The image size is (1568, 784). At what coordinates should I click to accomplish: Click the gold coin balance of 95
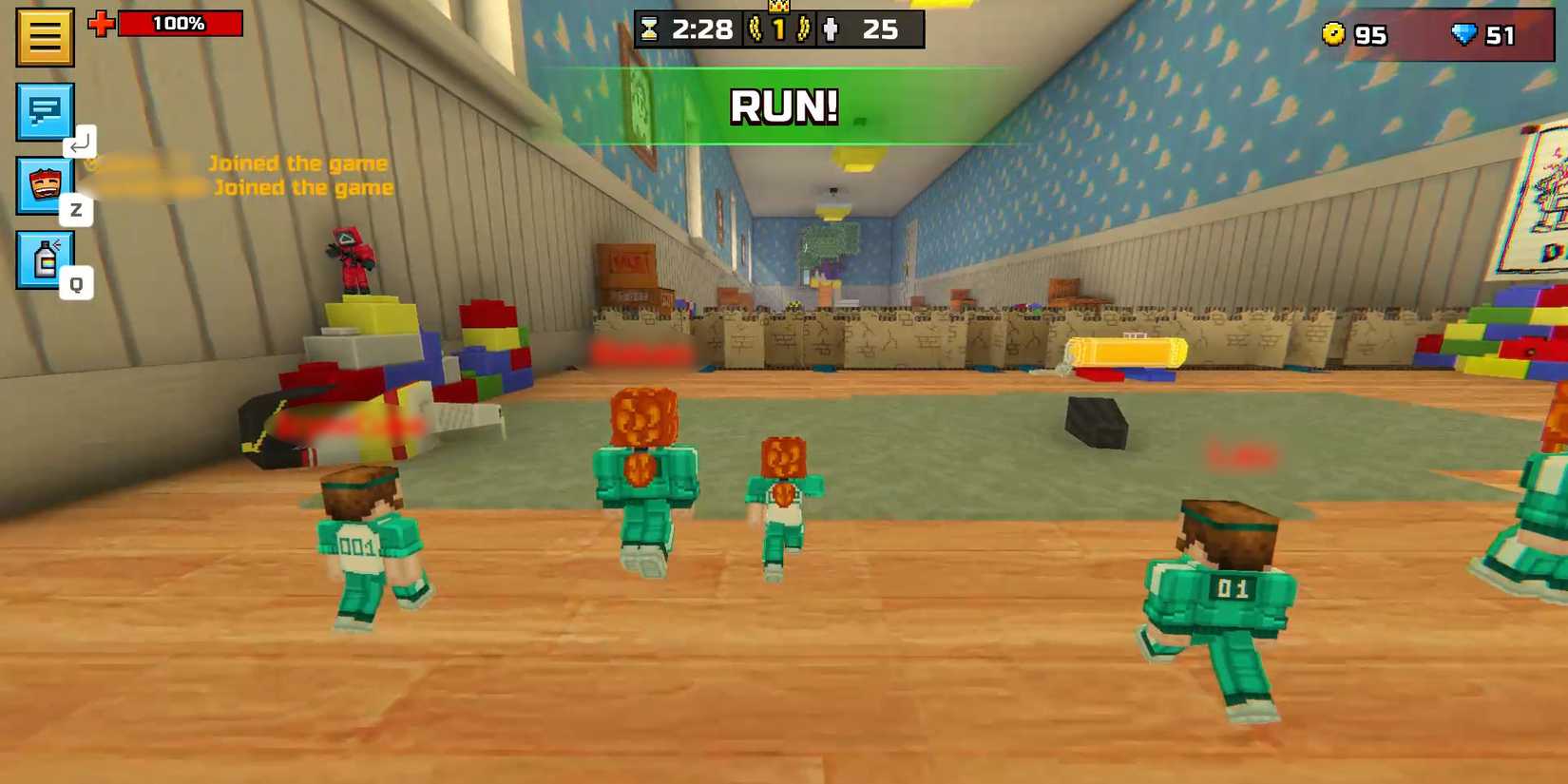[x=1353, y=35]
